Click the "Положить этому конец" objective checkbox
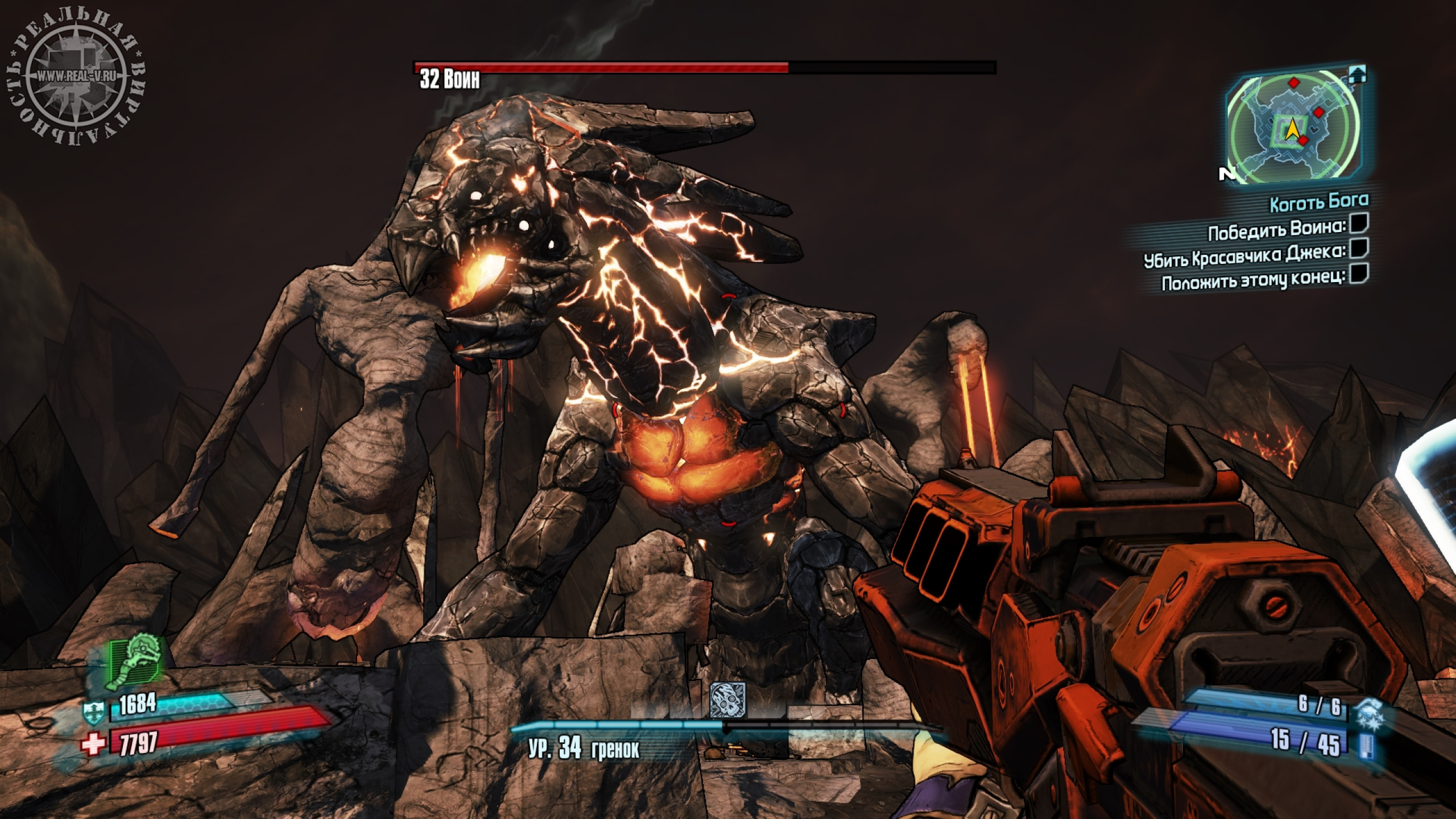This screenshot has height=819, width=1456. pyautogui.click(x=1359, y=274)
